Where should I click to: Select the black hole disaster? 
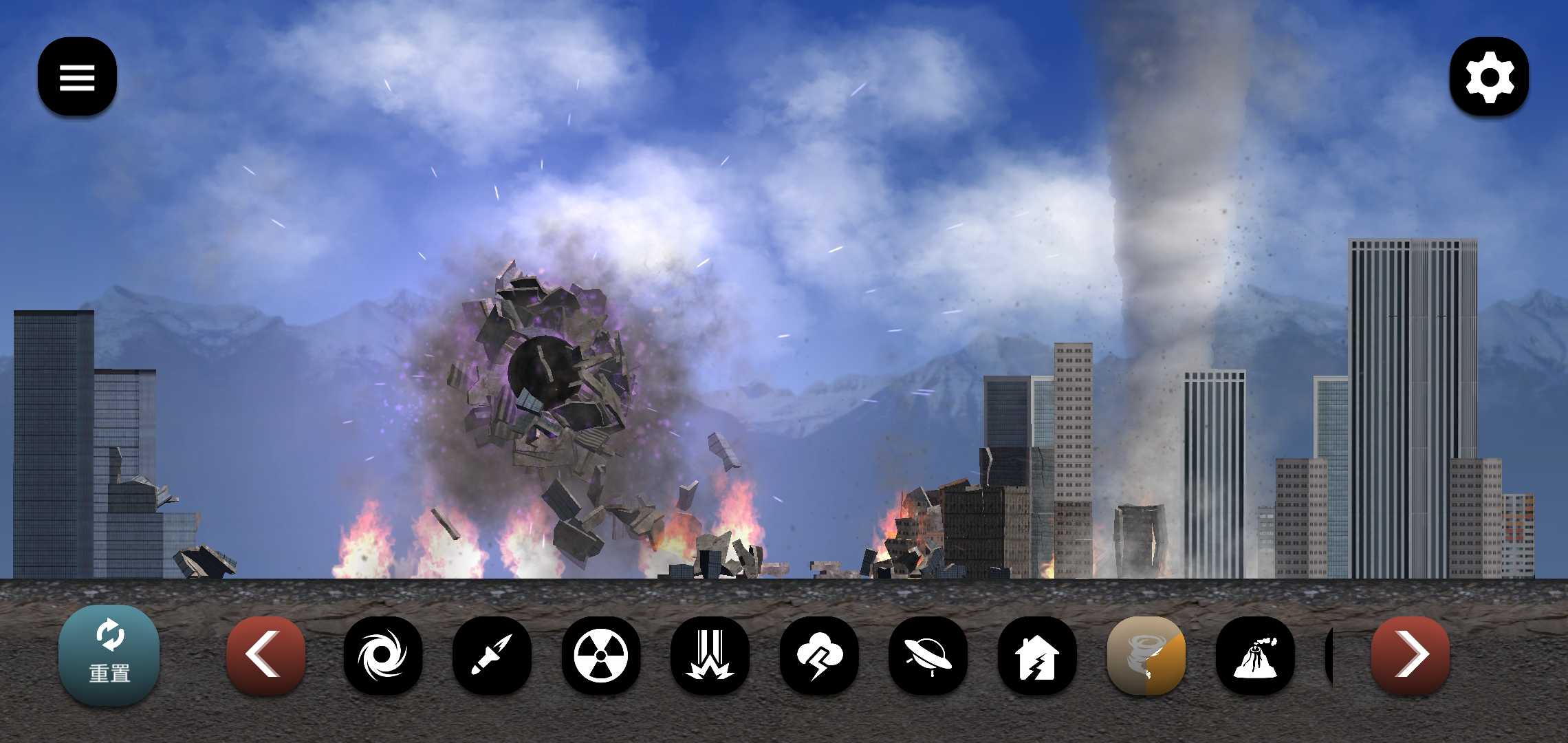click(383, 654)
